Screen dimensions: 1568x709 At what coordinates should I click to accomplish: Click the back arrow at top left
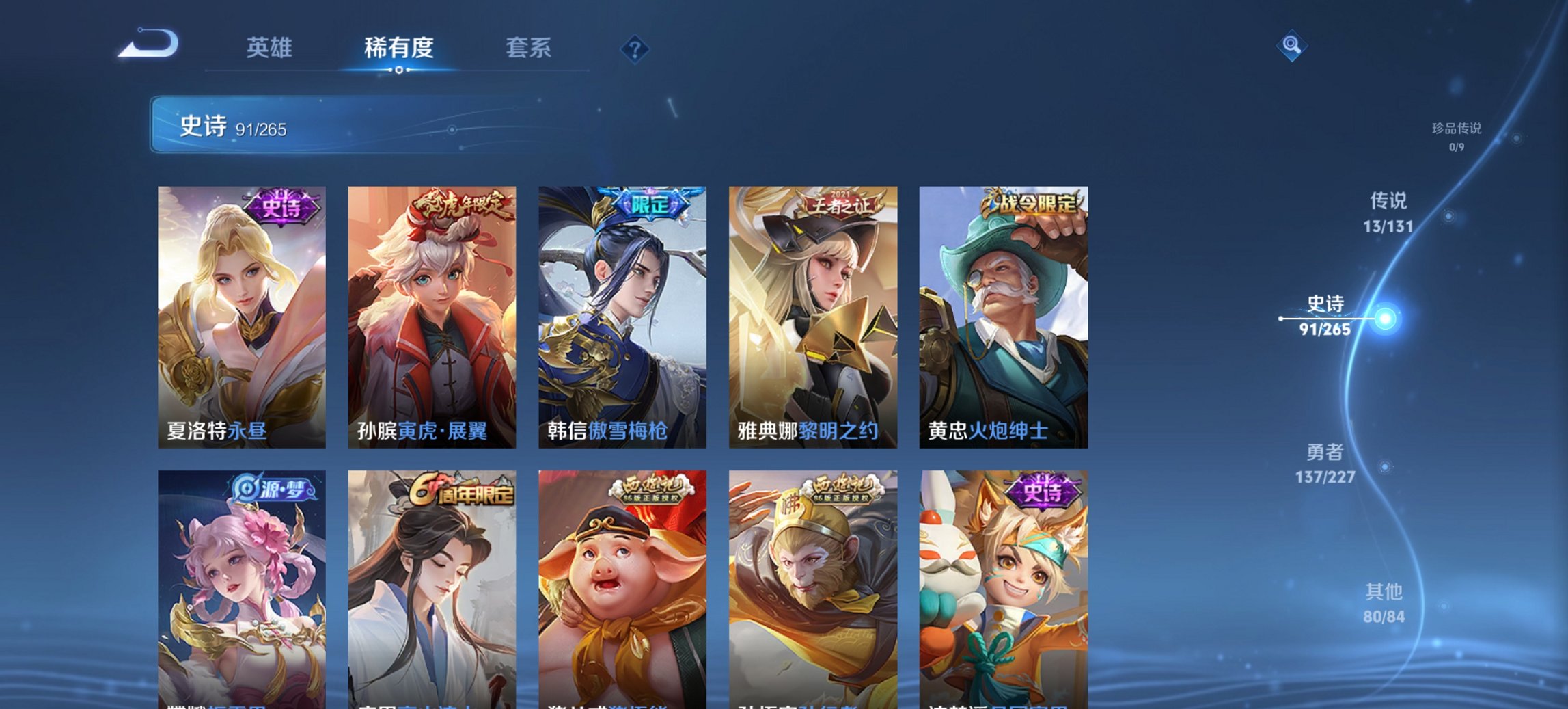click(x=149, y=42)
